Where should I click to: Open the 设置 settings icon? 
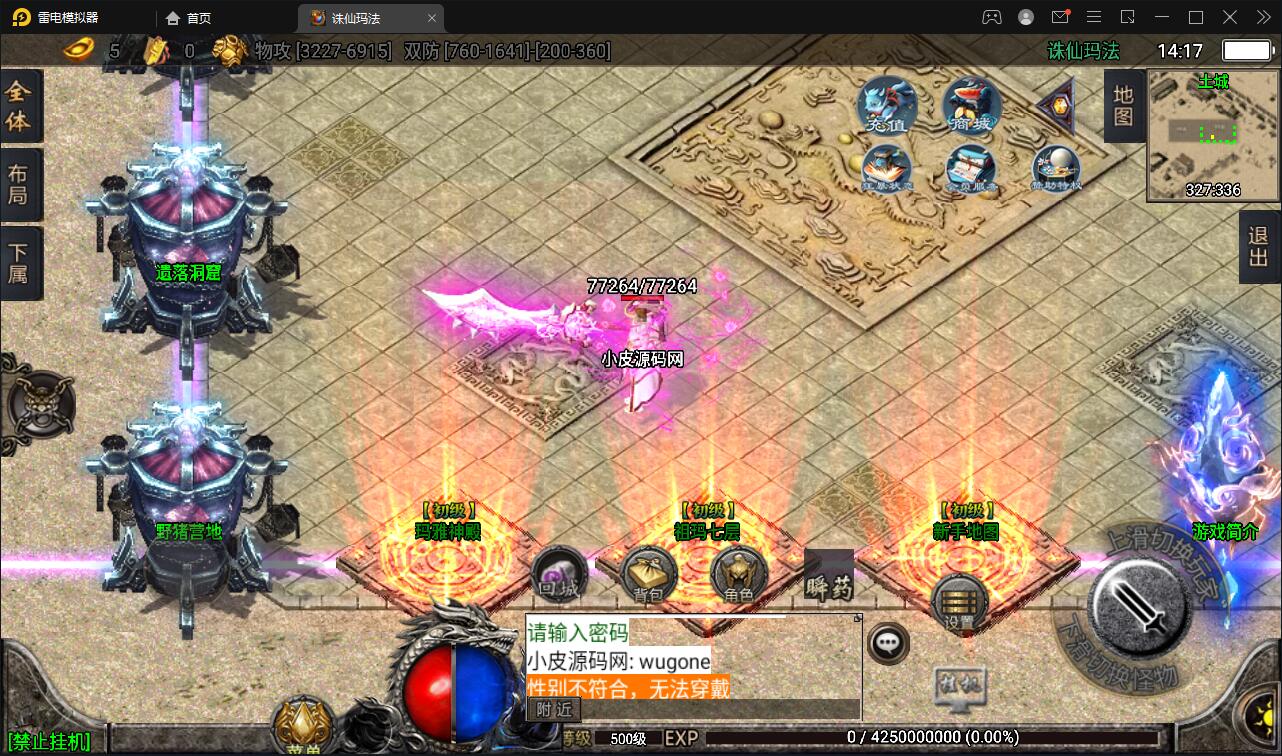pyautogui.click(x=959, y=605)
